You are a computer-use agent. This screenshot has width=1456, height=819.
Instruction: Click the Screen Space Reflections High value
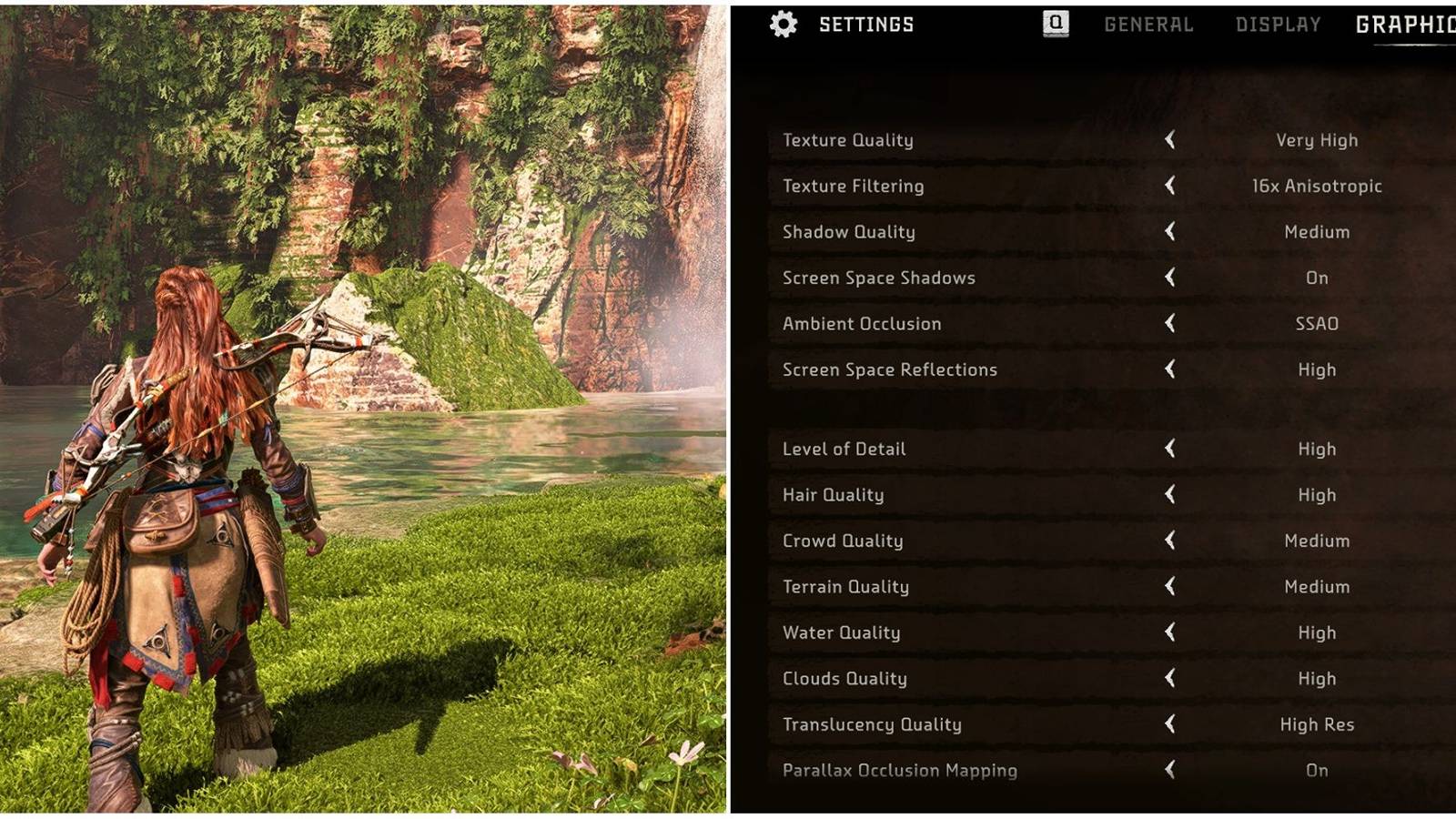[1317, 369]
